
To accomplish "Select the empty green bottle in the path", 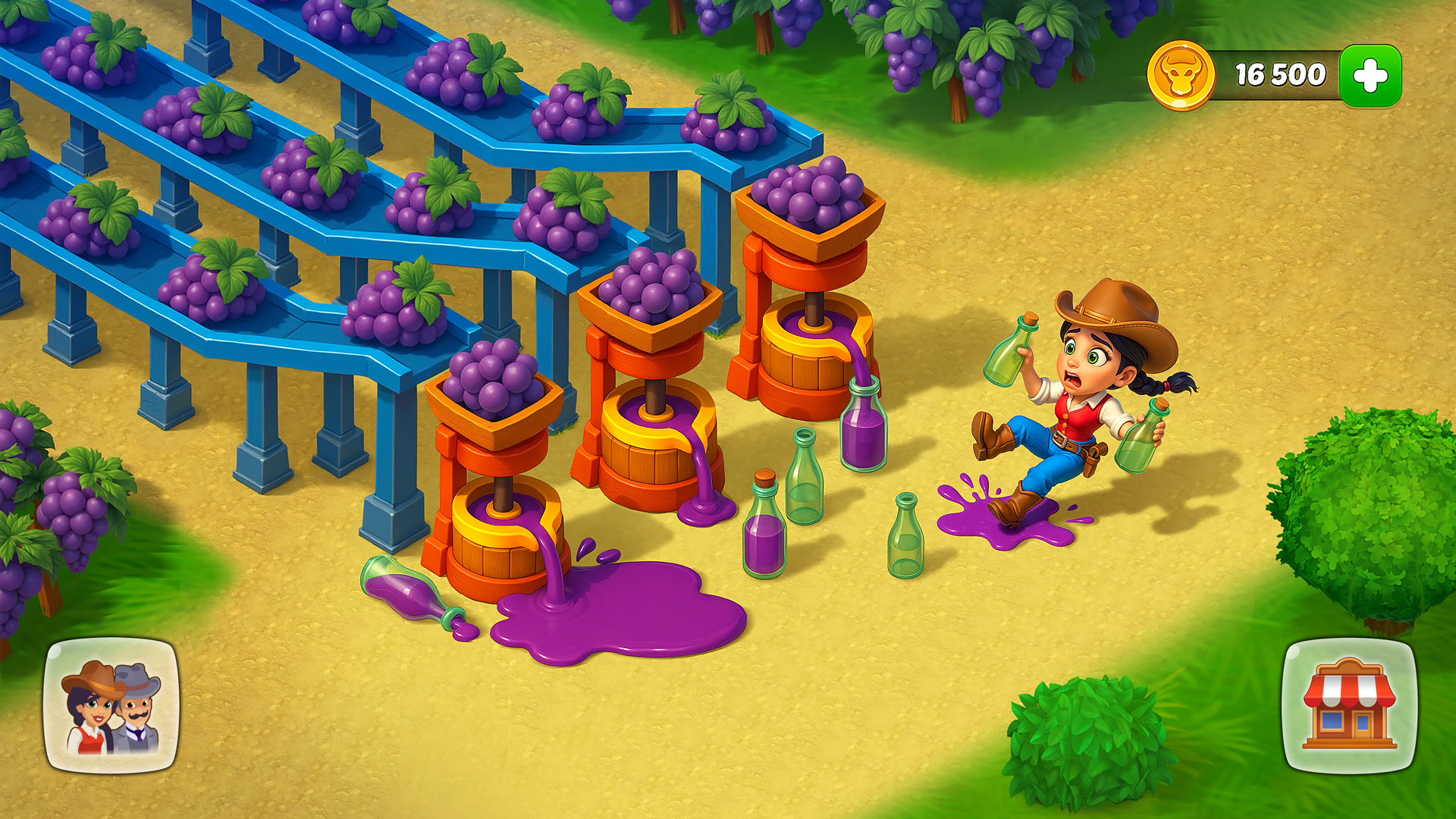I will coord(906,538).
